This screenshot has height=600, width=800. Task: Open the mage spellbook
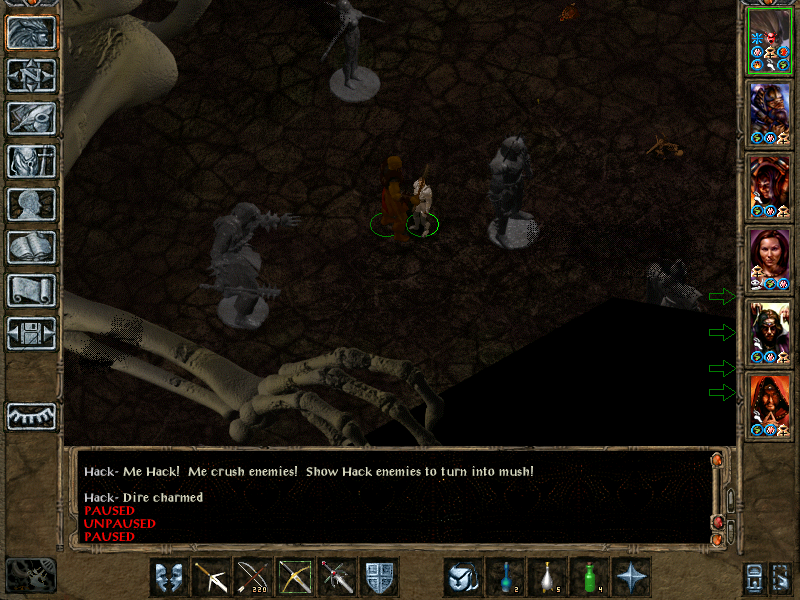(31, 247)
